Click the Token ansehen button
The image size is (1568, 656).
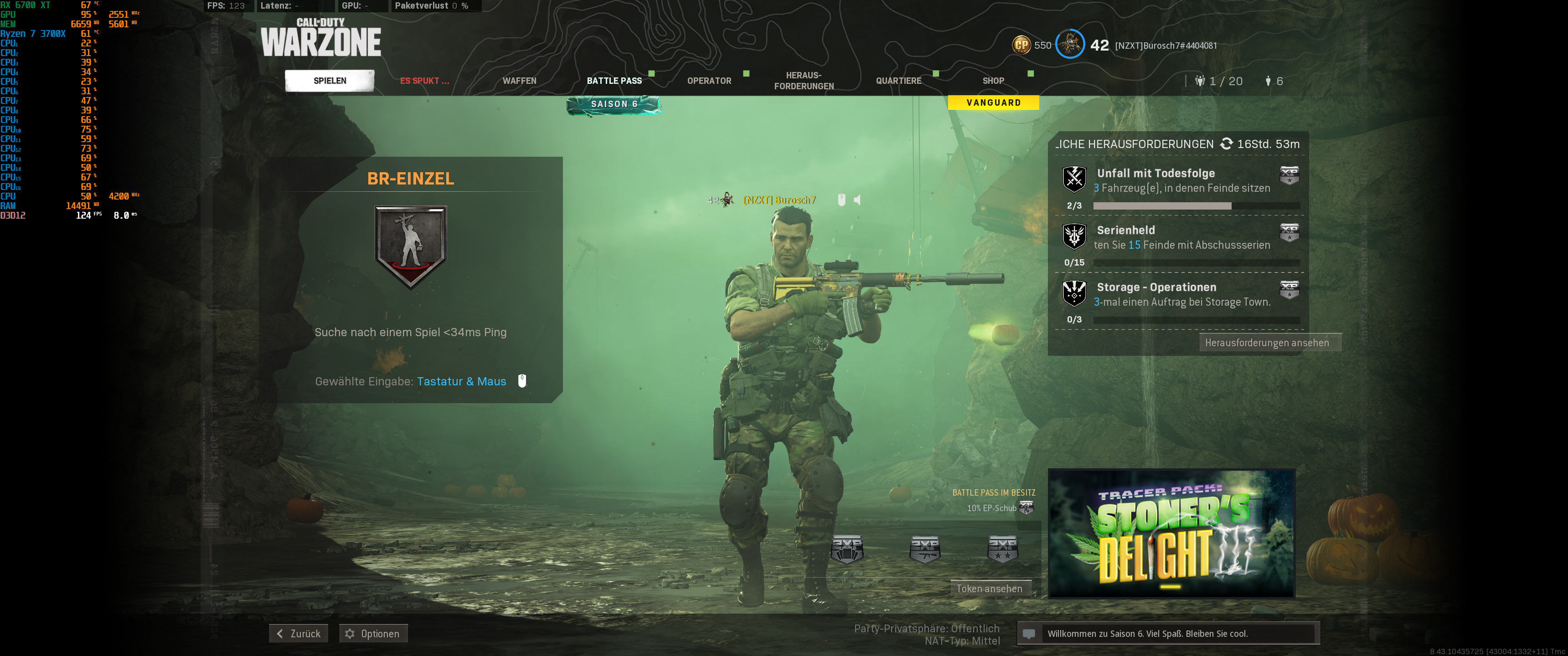(989, 589)
